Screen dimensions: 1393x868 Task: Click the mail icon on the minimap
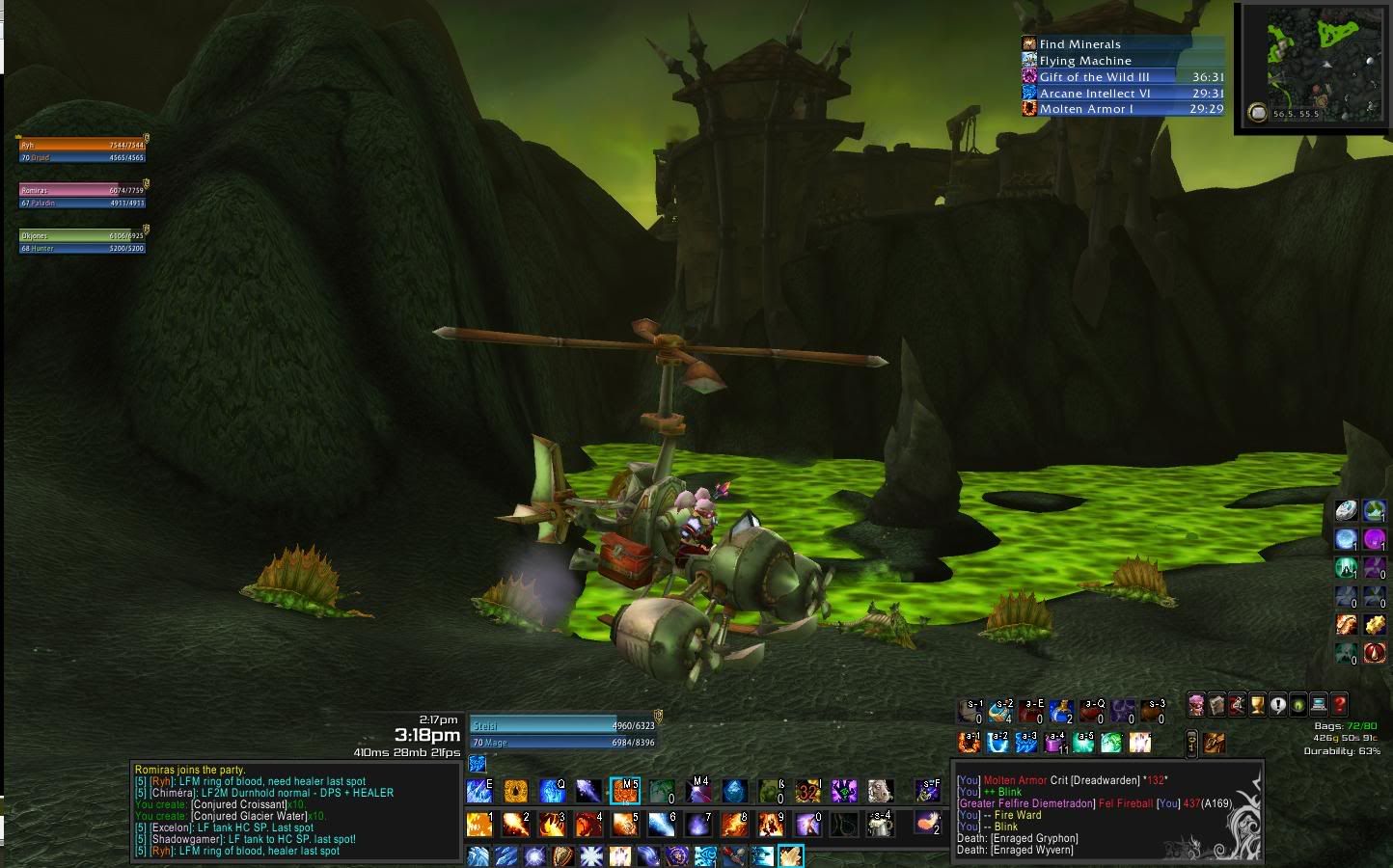pos(1257,114)
